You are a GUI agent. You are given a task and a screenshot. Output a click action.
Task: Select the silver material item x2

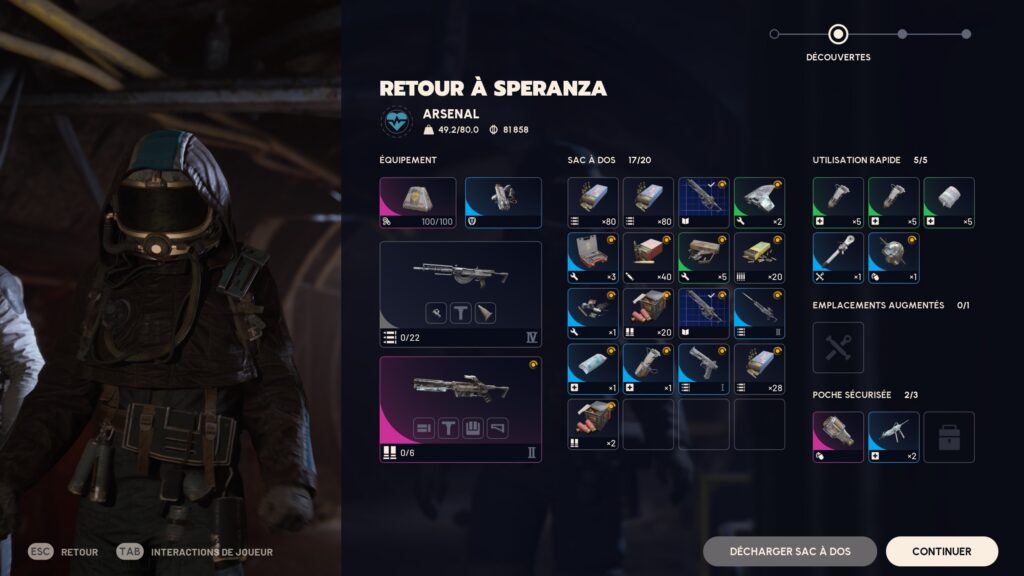coord(759,203)
